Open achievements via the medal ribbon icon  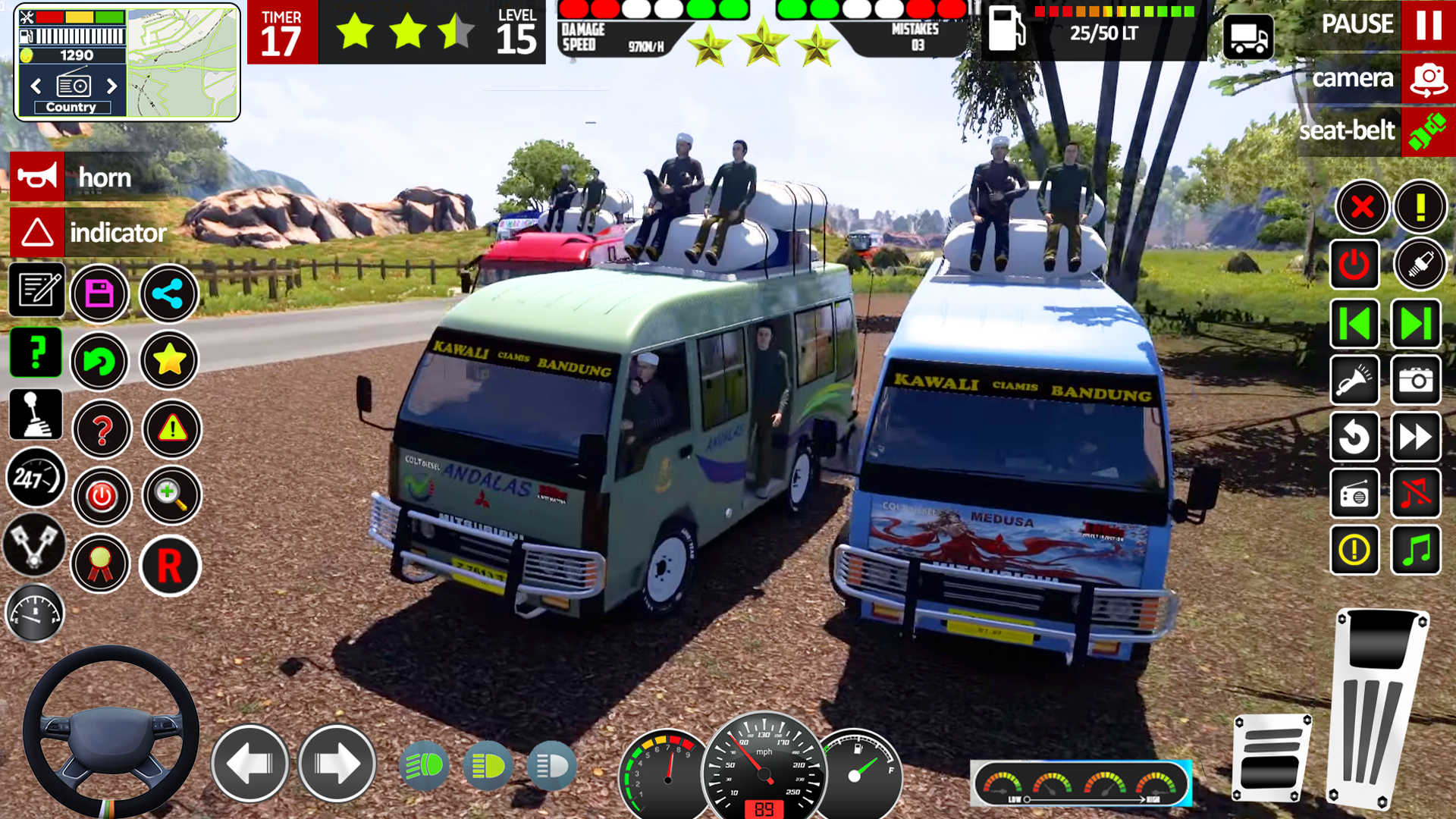point(99,563)
